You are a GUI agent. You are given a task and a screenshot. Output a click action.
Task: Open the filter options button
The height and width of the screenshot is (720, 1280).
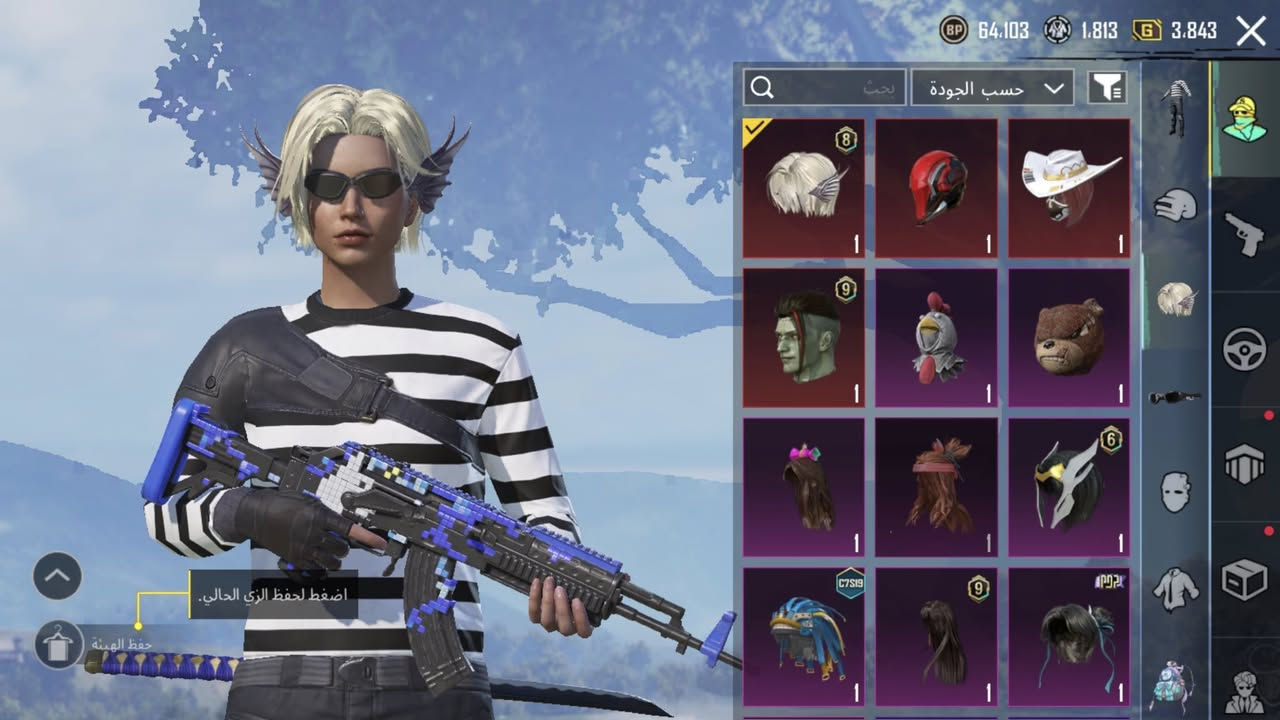click(x=1108, y=88)
